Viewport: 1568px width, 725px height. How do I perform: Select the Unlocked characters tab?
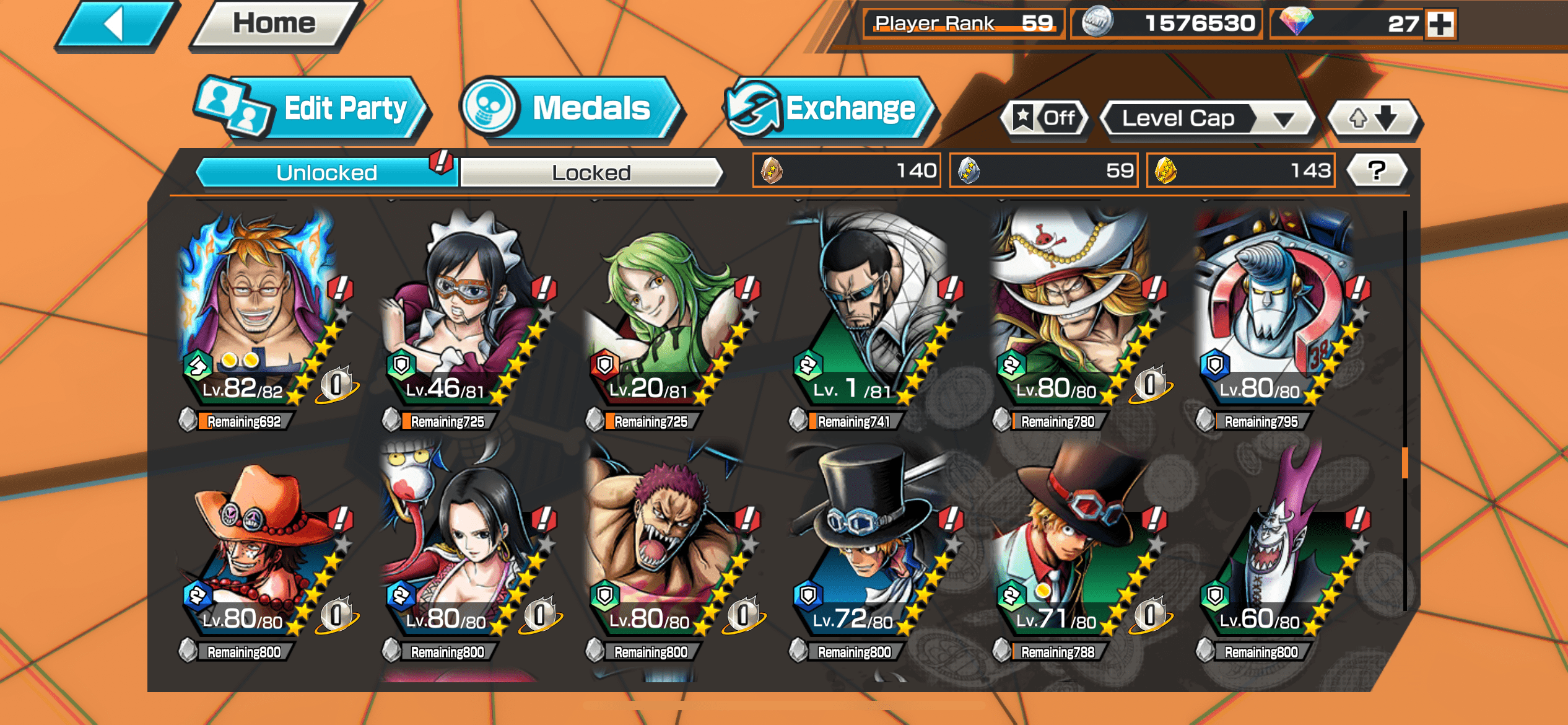[x=326, y=172]
